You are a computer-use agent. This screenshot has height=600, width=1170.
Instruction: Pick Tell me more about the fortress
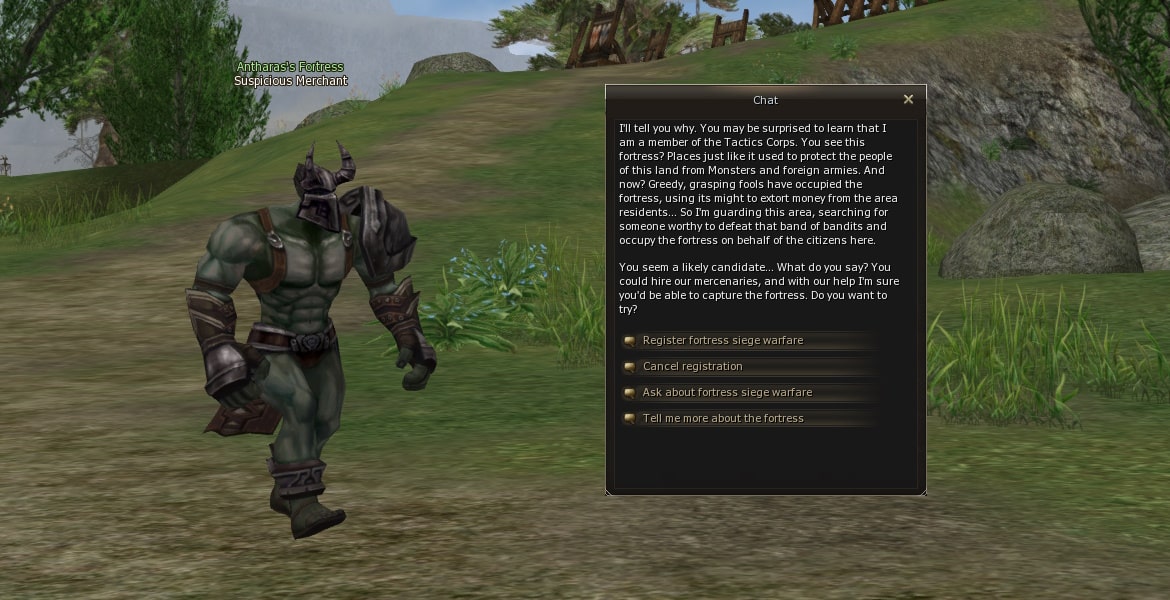(723, 419)
